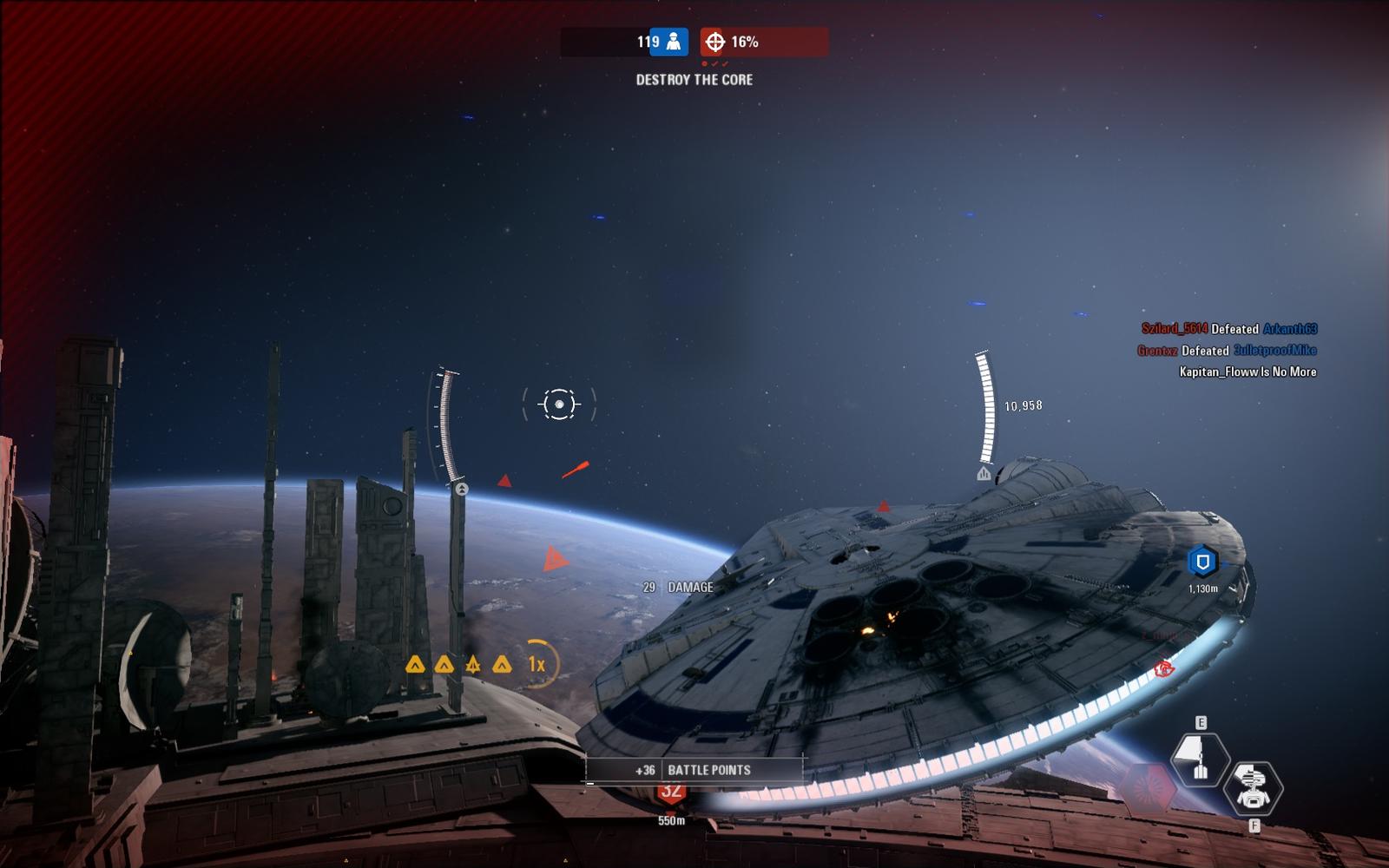Click the star-shaped yellow streak badge

473,665
